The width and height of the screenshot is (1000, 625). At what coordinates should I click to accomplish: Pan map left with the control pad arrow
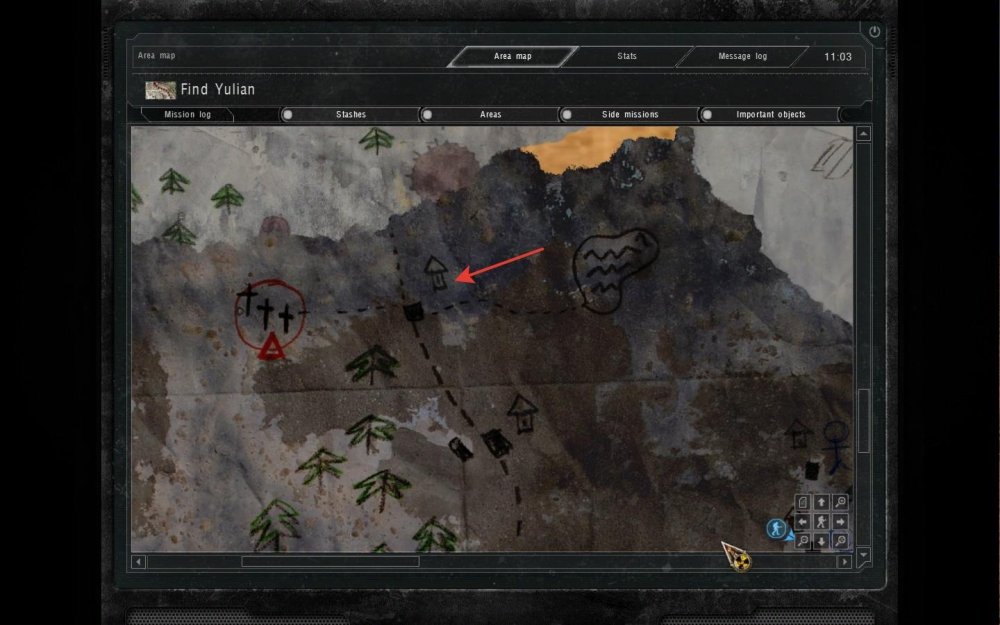click(803, 522)
